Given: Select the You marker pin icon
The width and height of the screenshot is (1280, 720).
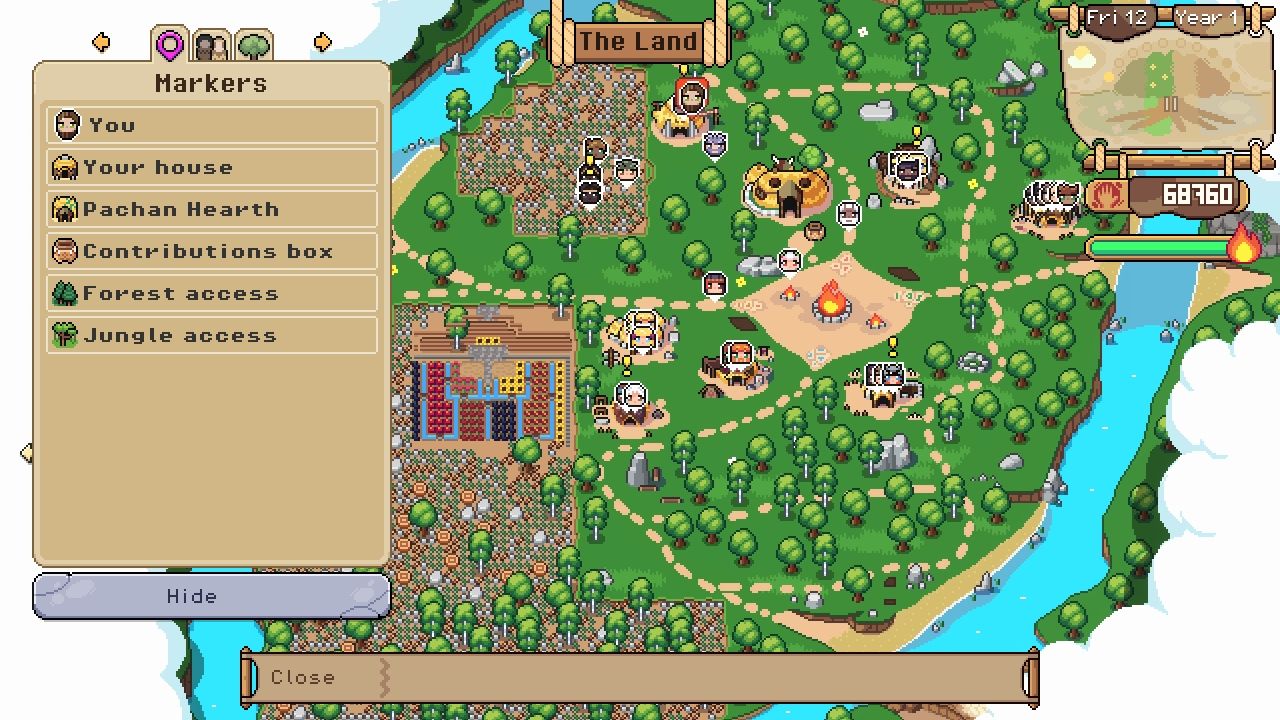Looking at the screenshot, I should (x=67, y=125).
